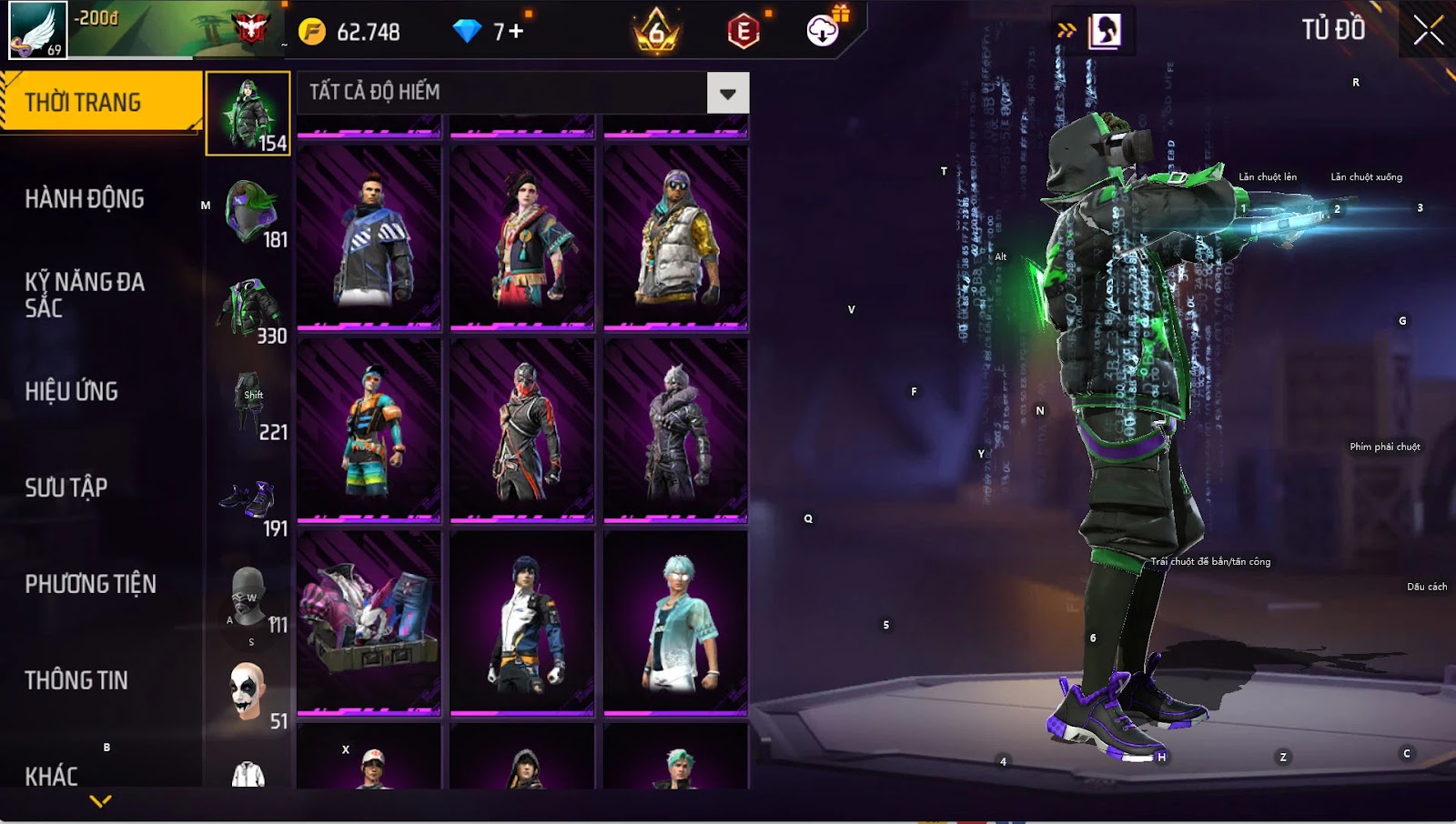The width and height of the screenshot is (1456, 824).
Task: Select the head accessory category showing 181
Action: pos(249,213)
